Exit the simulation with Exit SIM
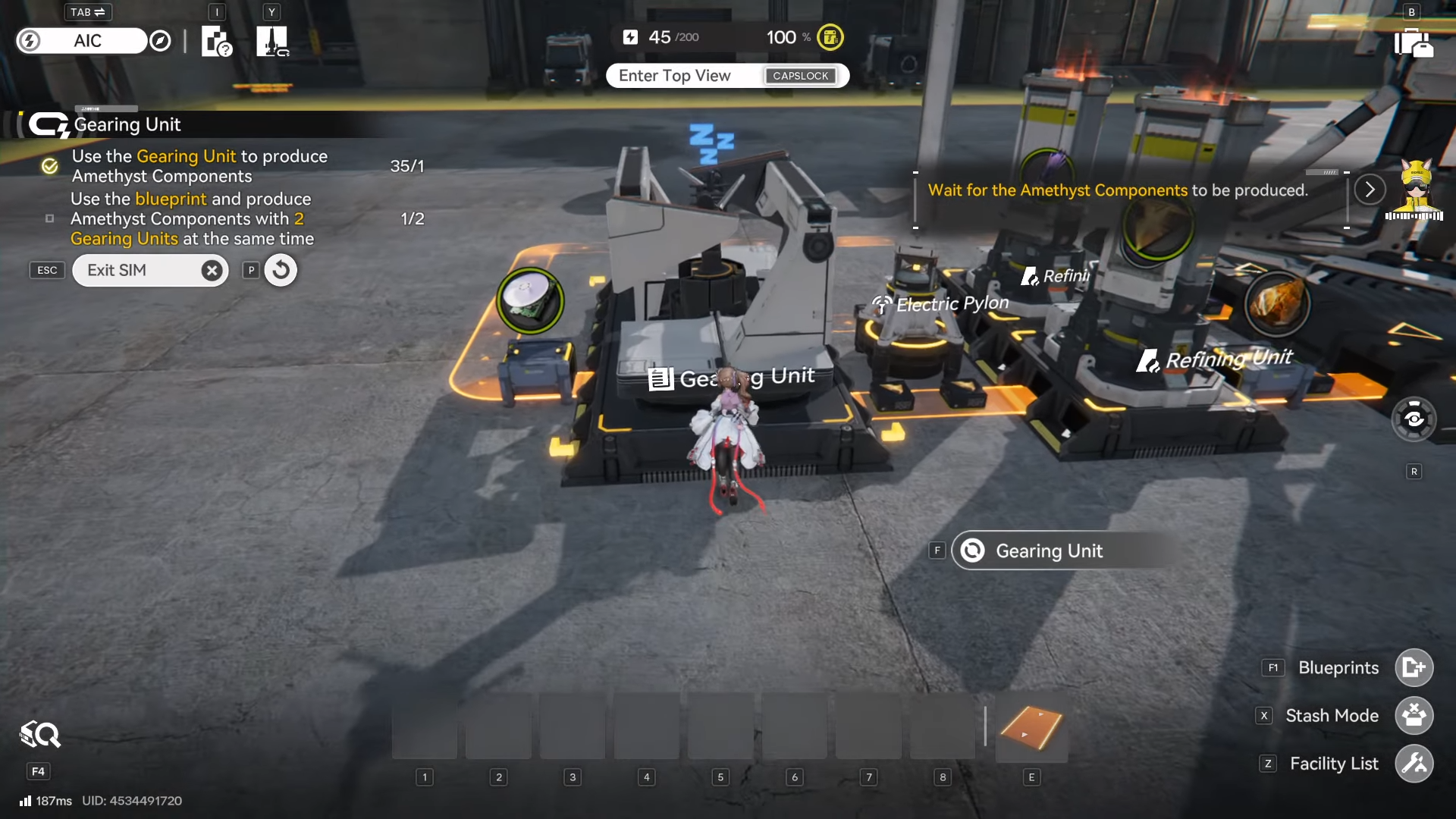 click(x=150, y=271)
